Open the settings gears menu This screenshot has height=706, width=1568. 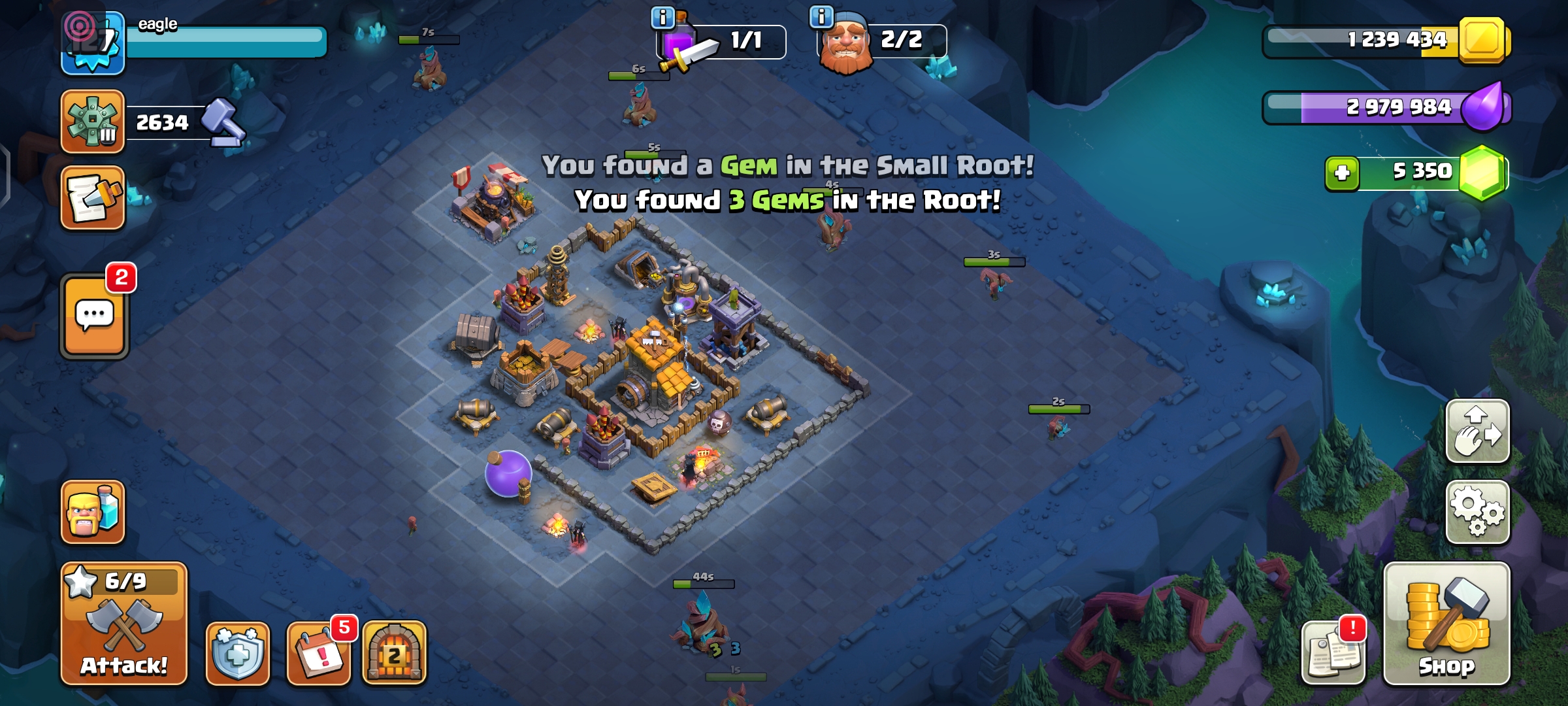point(1477,513)
